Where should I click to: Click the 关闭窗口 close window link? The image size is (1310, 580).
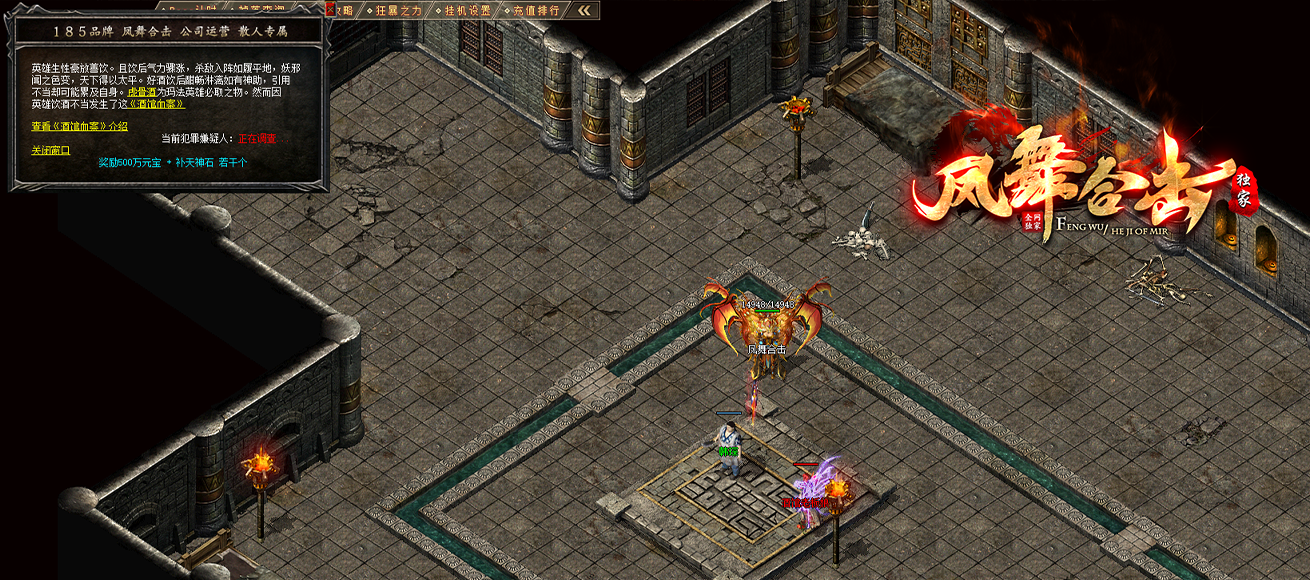[x=50, y=150]
